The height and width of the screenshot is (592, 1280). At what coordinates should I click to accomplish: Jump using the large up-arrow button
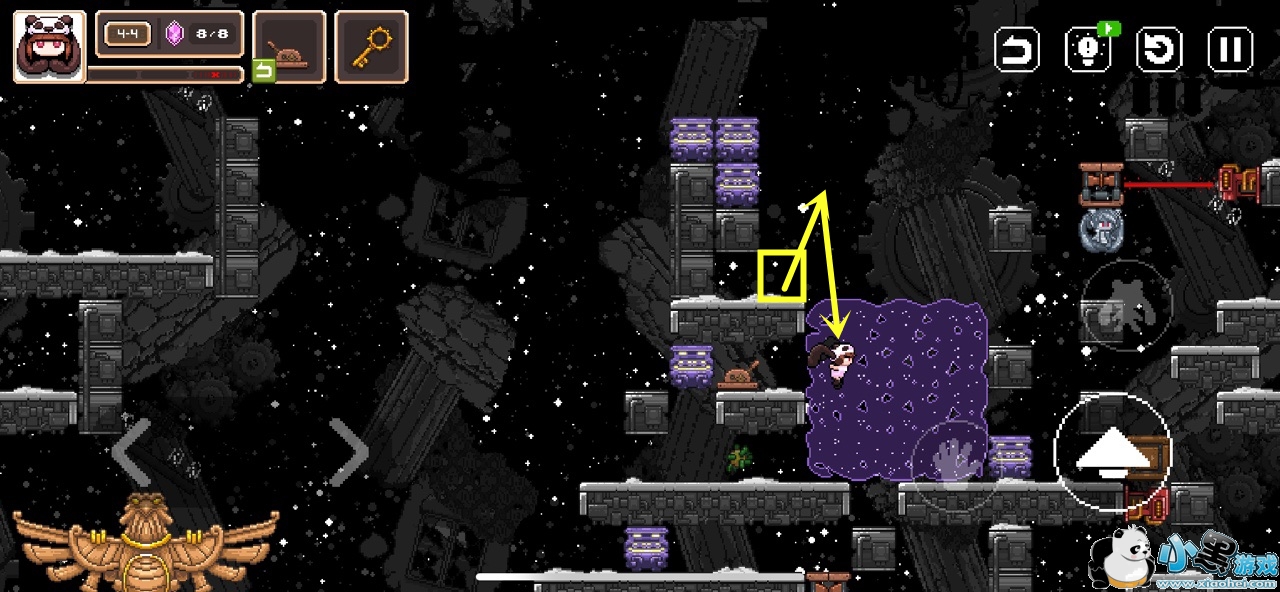click(x=1113, y=452)
